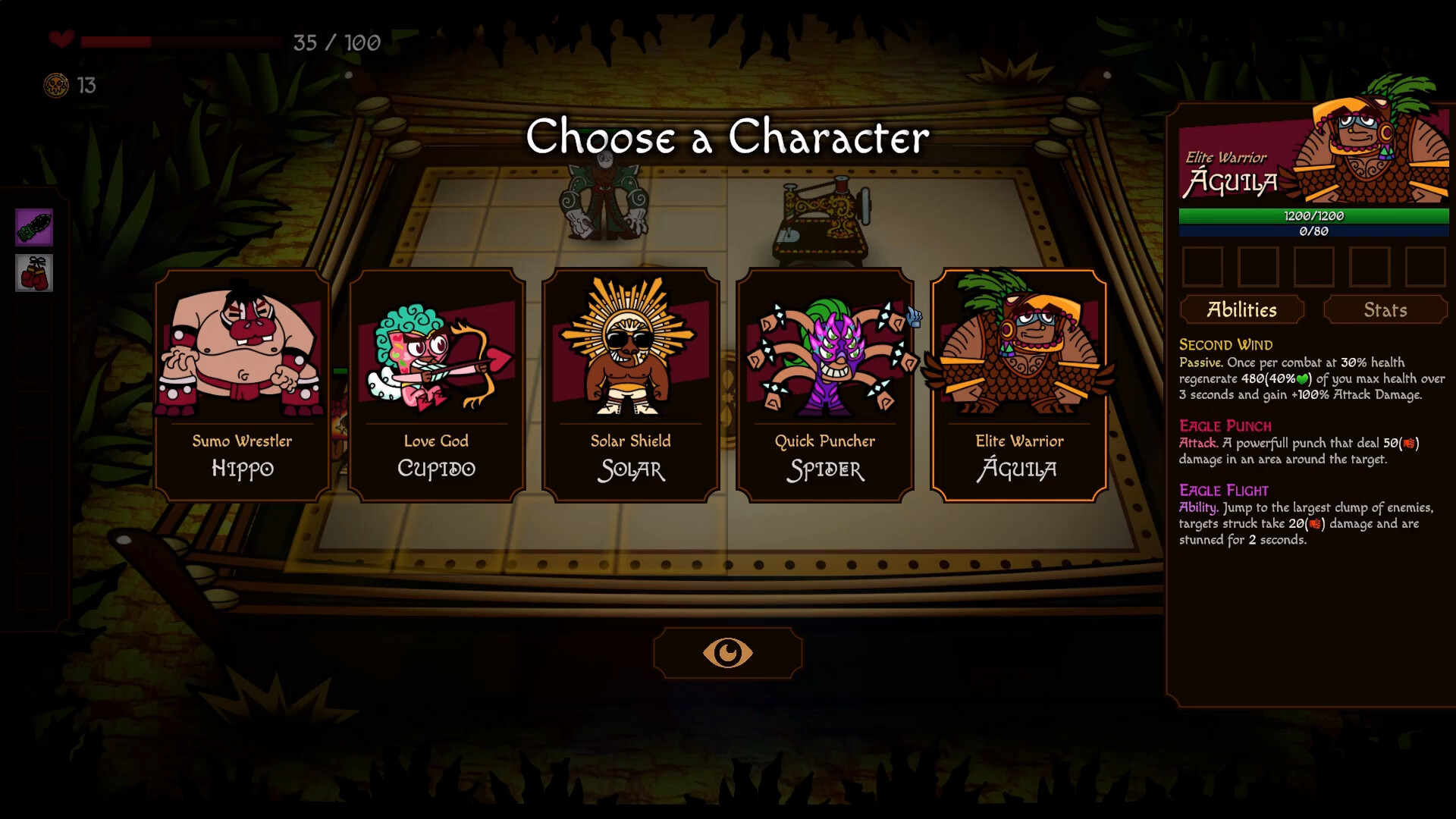Switch to the Stats tab
Image resolution: width=1456 pixels, height=819 pixels.
pyautogui.click(x=1385, y=309)
